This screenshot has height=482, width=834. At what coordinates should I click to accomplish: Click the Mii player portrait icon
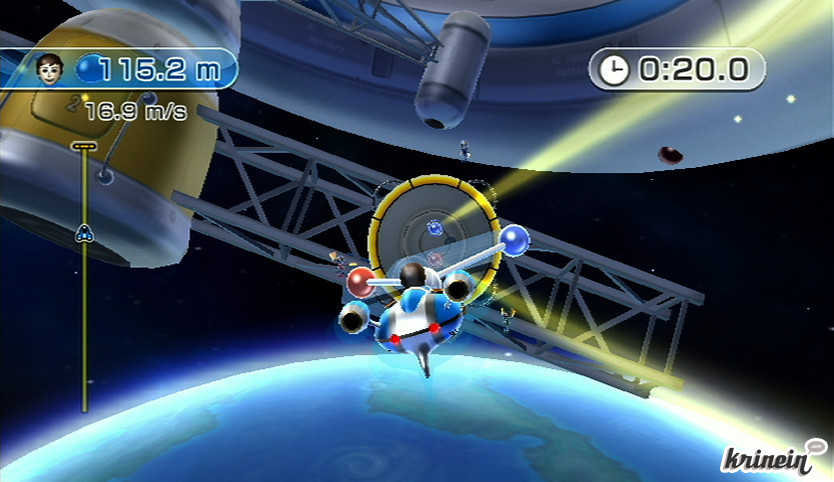coord(47,68)
